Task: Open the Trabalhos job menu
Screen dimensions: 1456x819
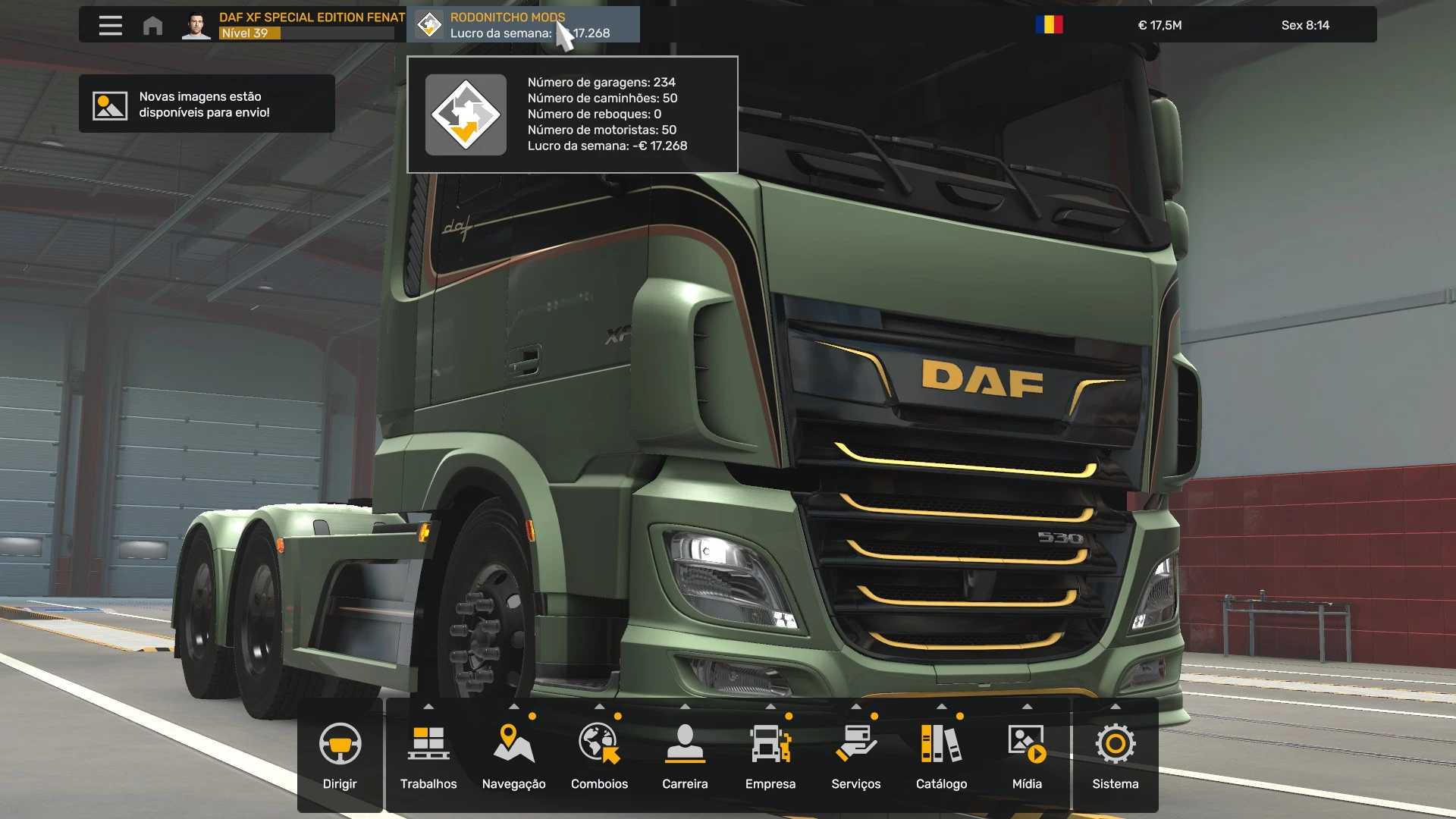Action: 428,755
